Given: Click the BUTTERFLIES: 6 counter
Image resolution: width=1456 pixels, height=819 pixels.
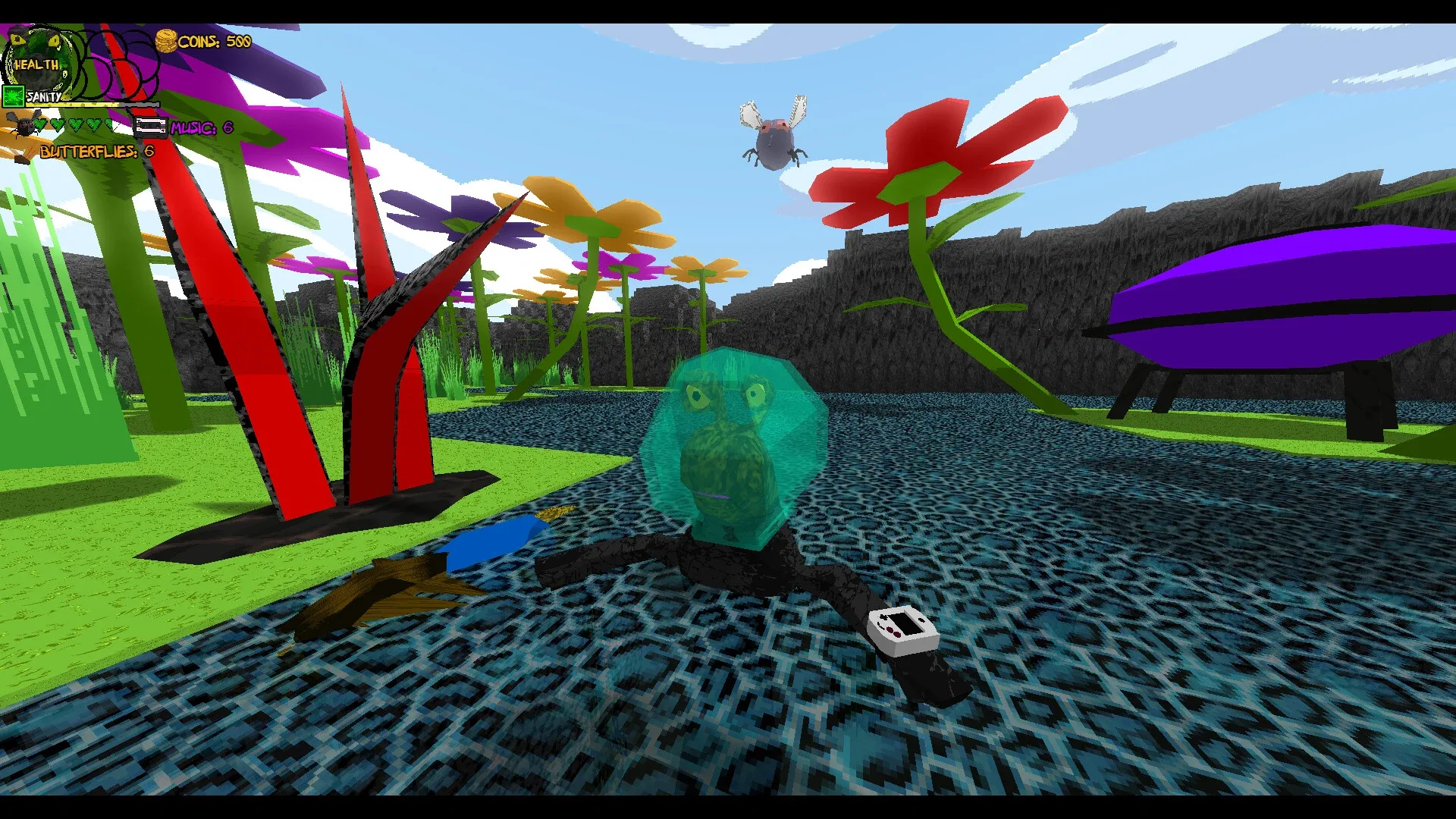Looking at the screenshot, I should 96,152.
